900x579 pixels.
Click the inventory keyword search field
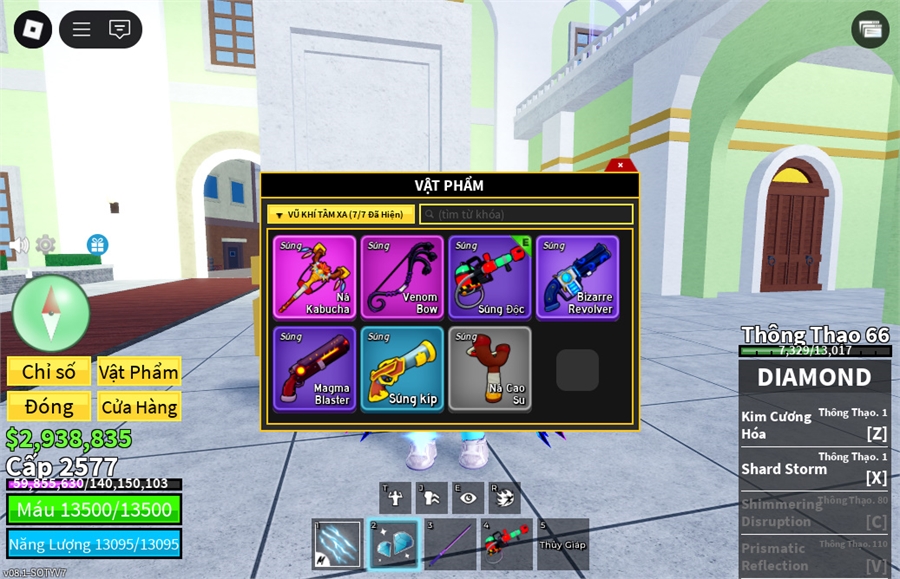526,214
